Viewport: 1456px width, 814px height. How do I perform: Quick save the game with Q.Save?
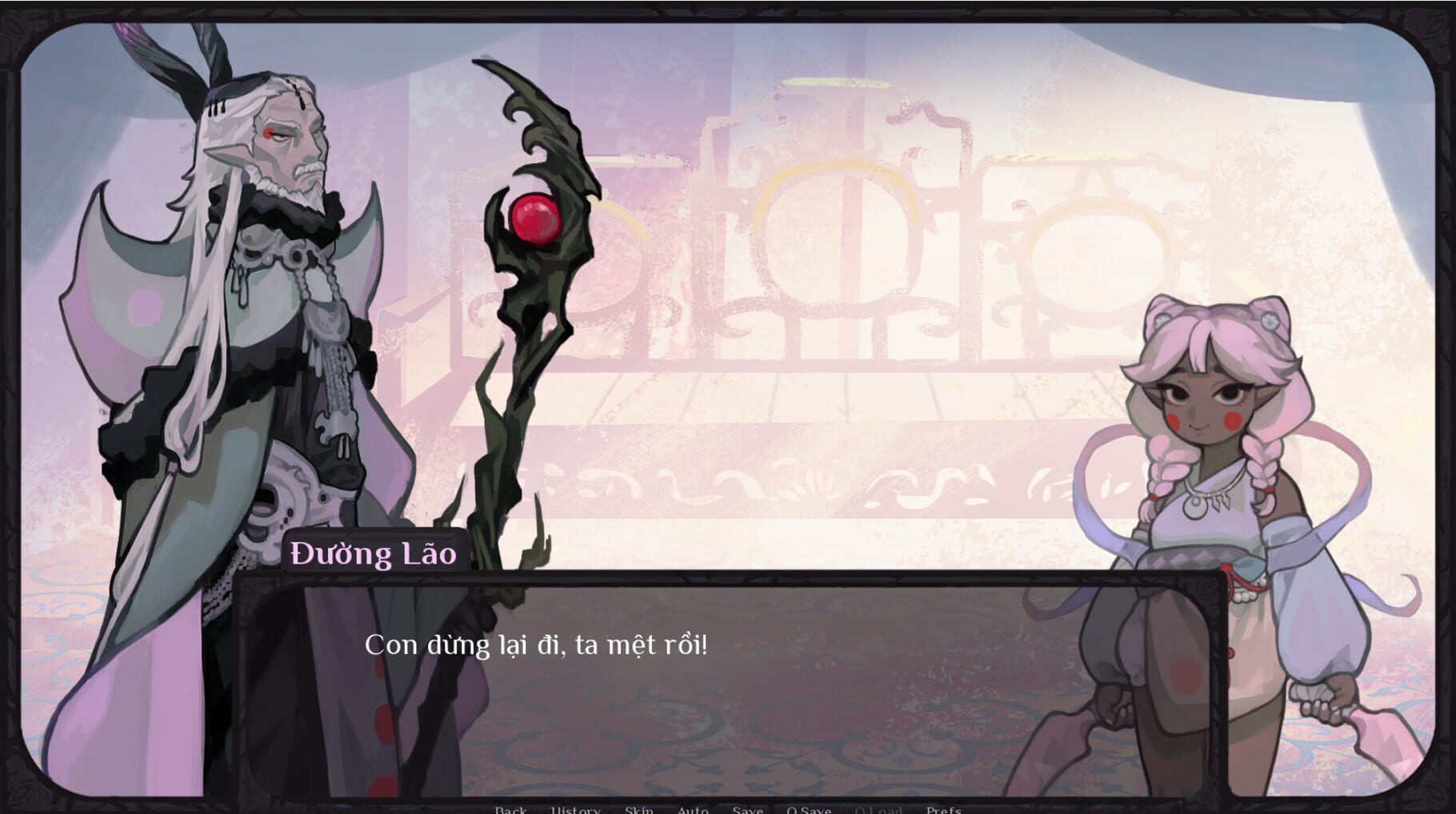(810, 810)
